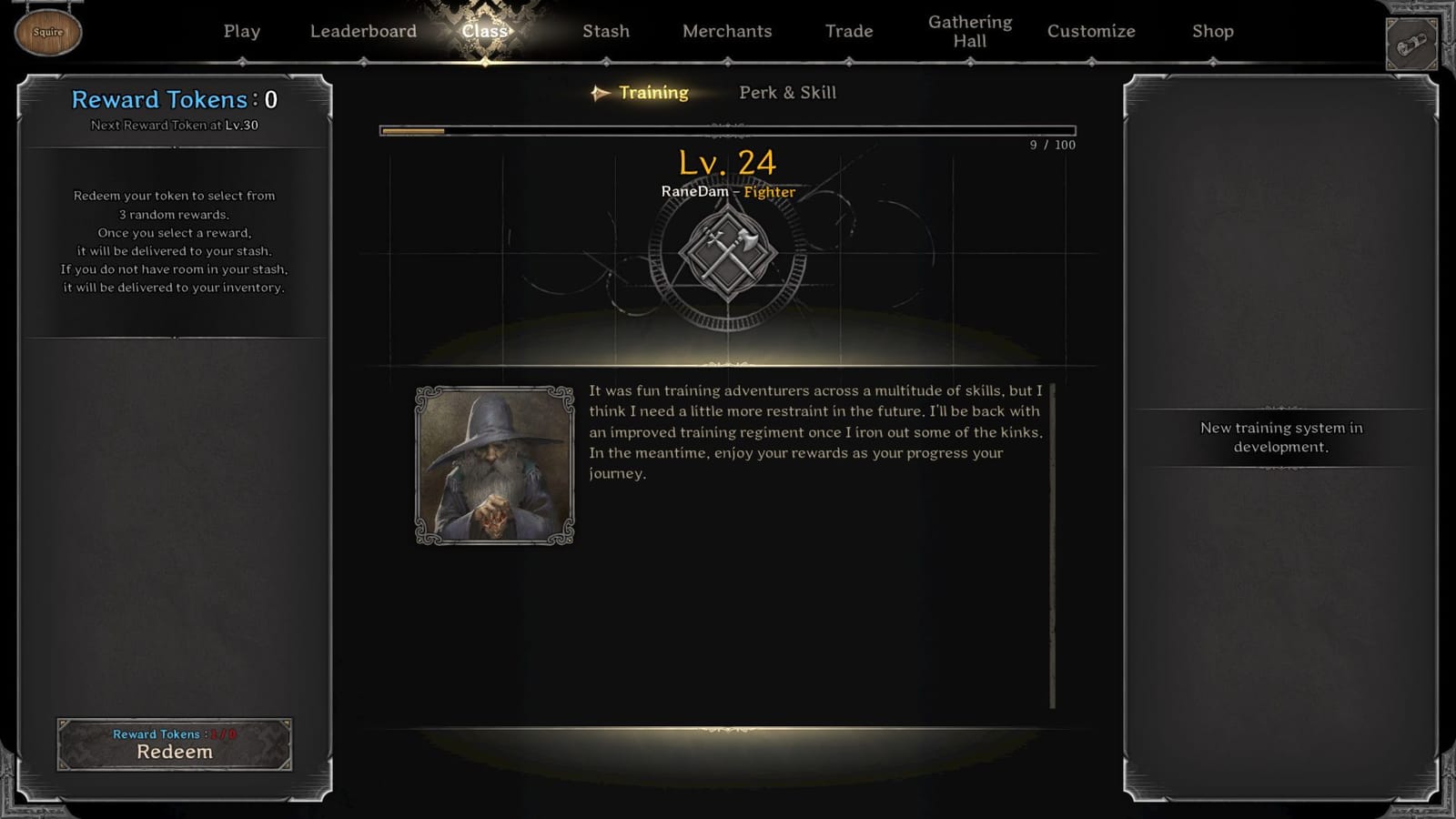Click the RaneDam - Fighter name label
The image size is (1456, 819).
coord(728,192)
